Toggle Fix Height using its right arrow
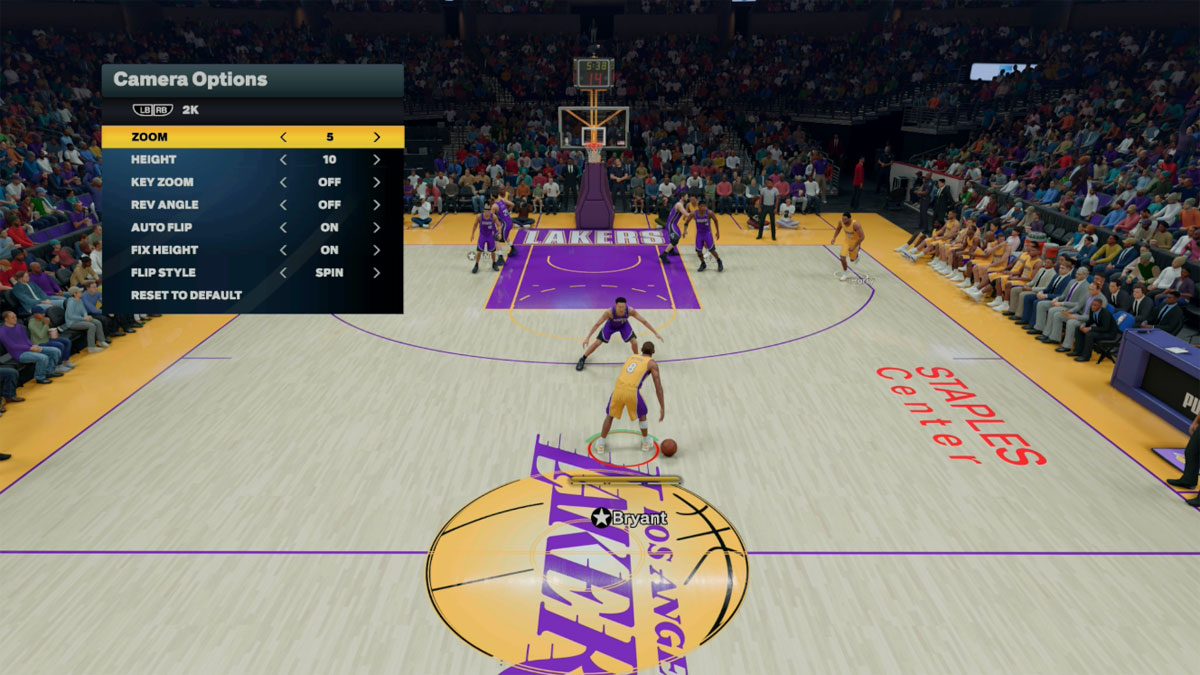The width and height of the screenshot is (1200, 675). coord(376,250)
